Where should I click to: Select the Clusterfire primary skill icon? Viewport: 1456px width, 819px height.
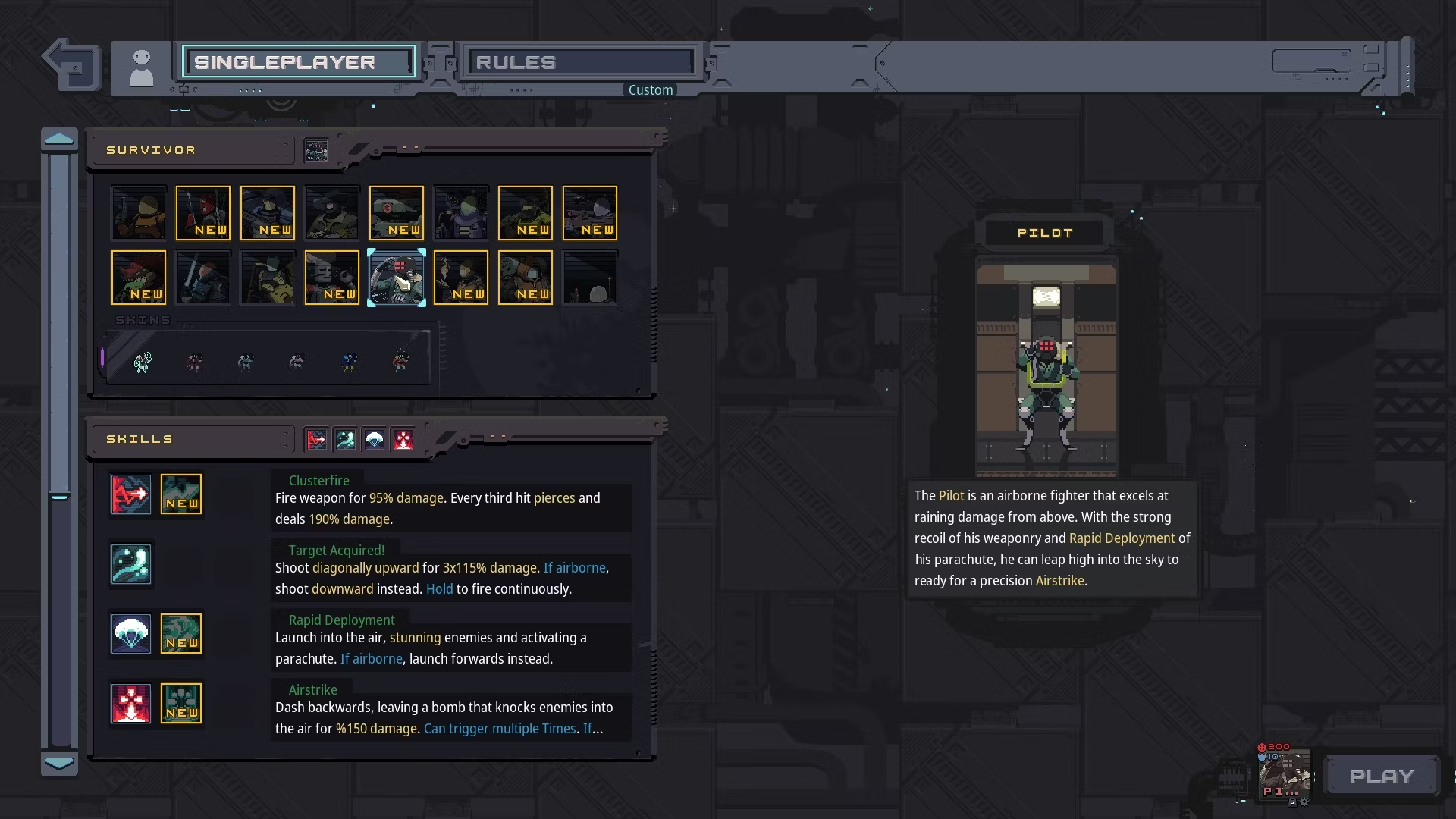tap(131, 494)
